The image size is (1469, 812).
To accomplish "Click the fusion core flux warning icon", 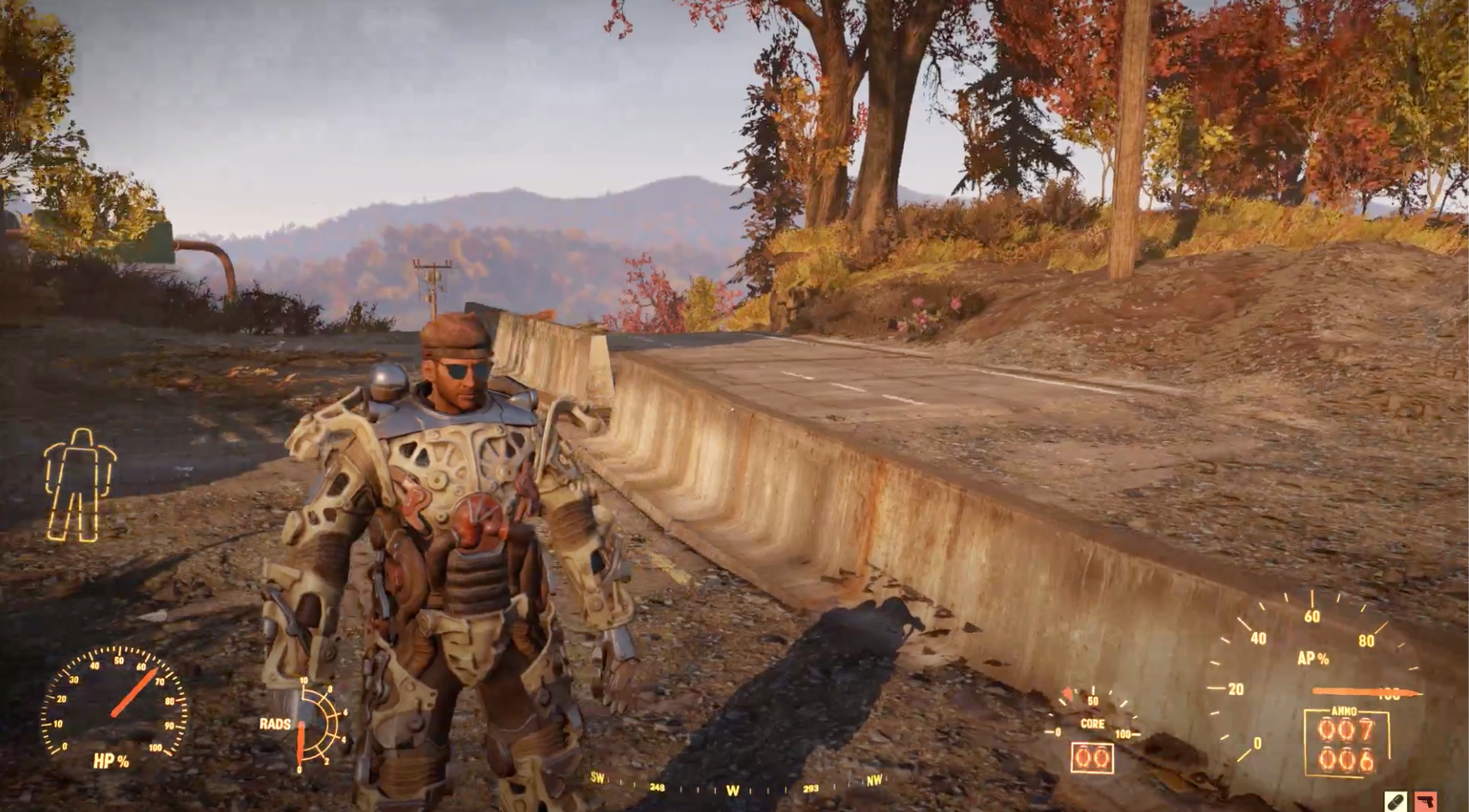I will coord(1067,694).
